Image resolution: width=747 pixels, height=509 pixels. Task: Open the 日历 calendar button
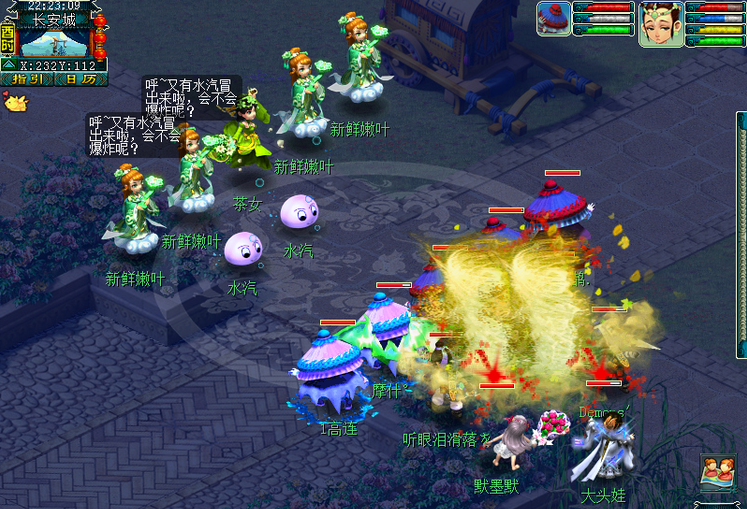[82, 79]
